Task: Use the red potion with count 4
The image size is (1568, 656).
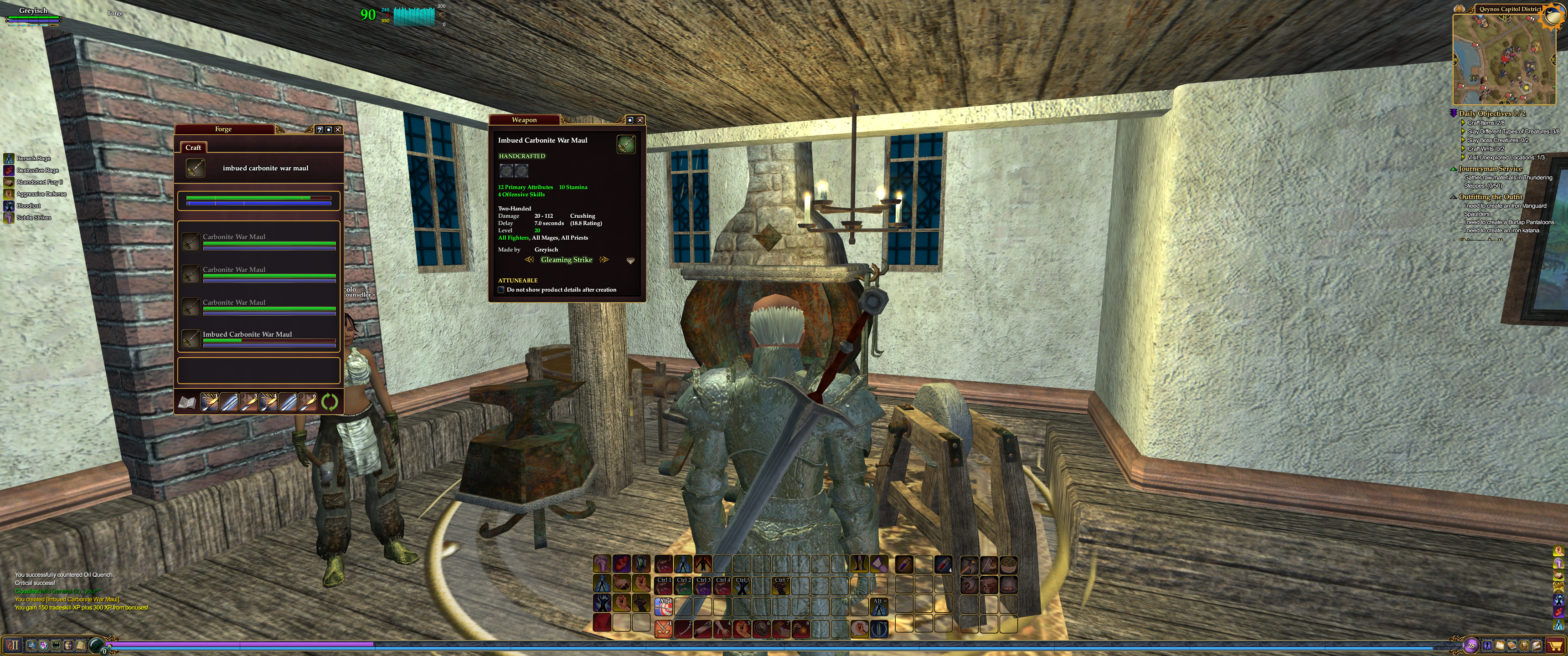Action: 943,564
